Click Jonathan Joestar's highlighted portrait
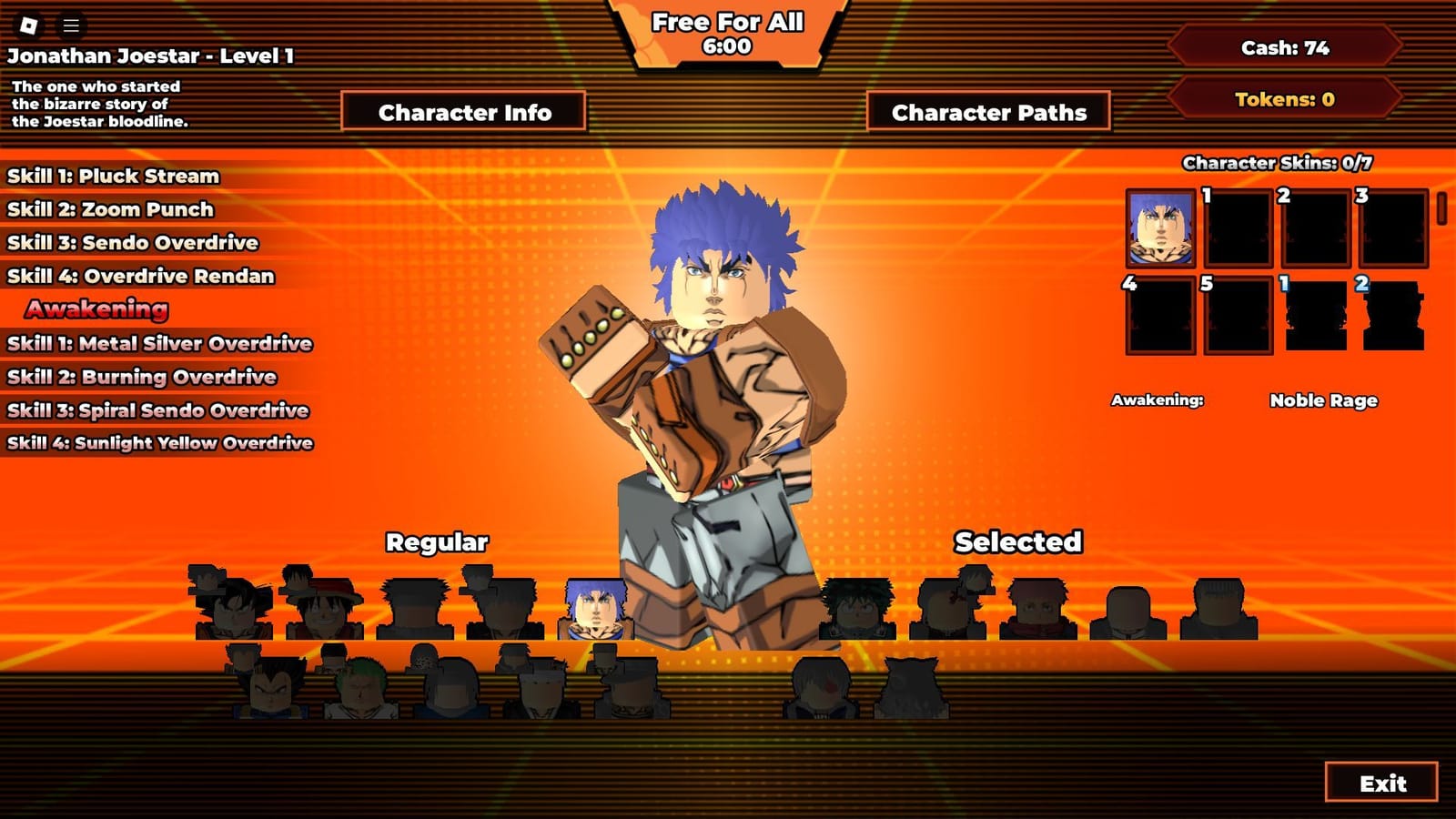Image resolution: width=1456 pixels, height=819 pixels. click(x=596, y=608)
